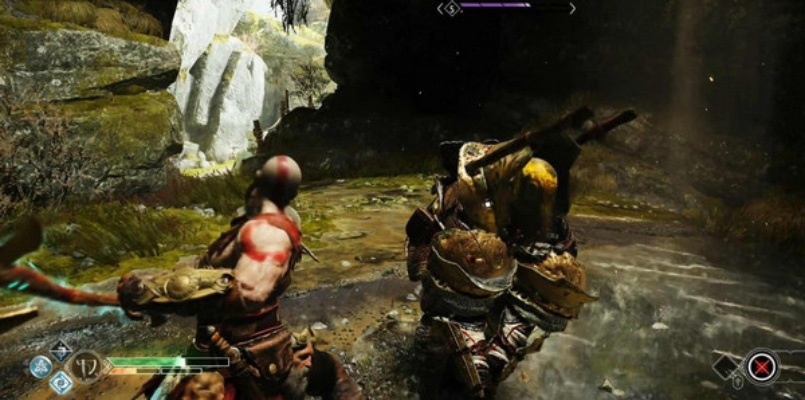Viewport: 805px width, 400px height.
Task: Click the small arrow shield icon
Action: click(737, 381)
